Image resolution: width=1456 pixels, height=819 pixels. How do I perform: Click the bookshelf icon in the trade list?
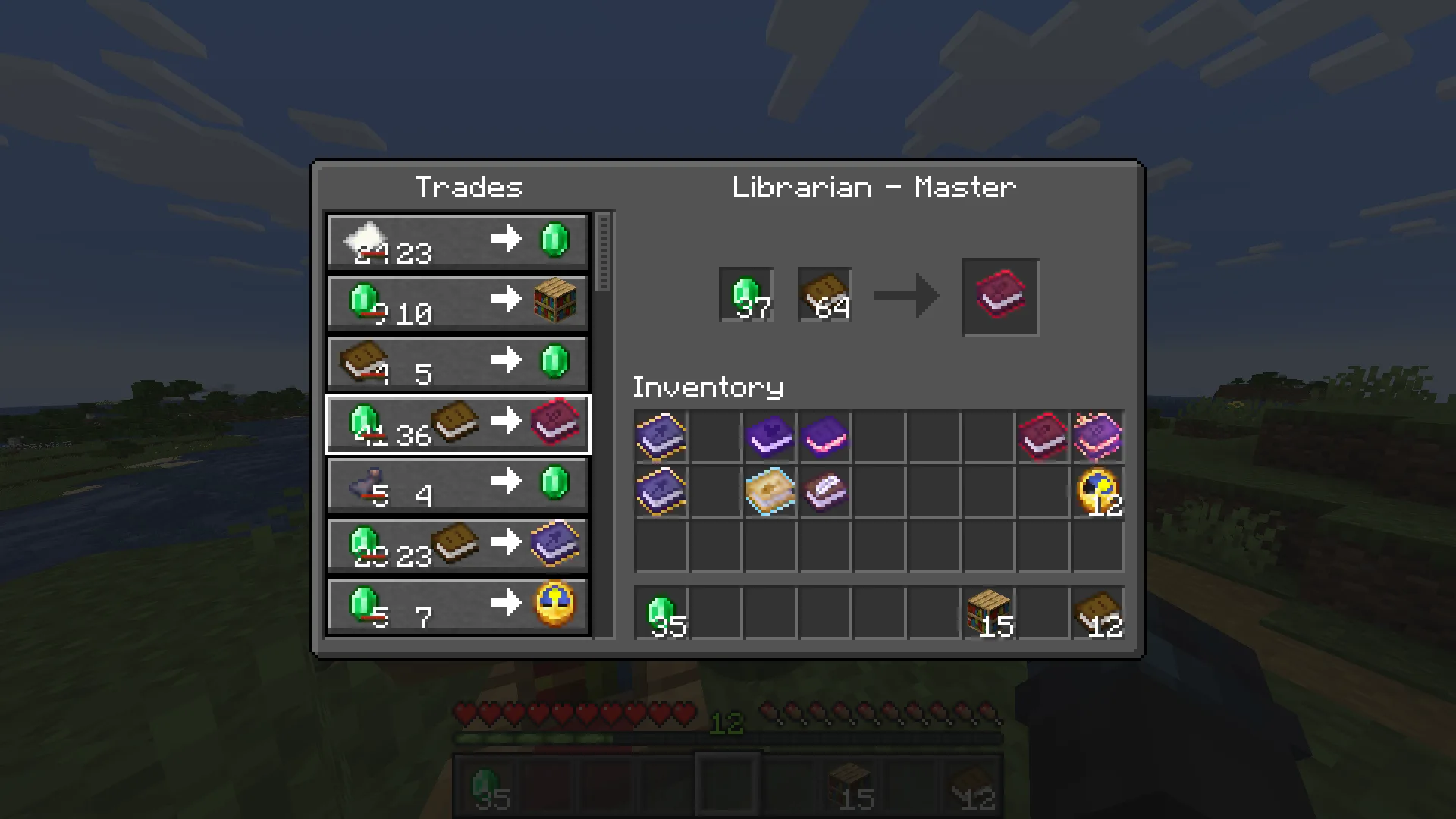click(554, 301)
